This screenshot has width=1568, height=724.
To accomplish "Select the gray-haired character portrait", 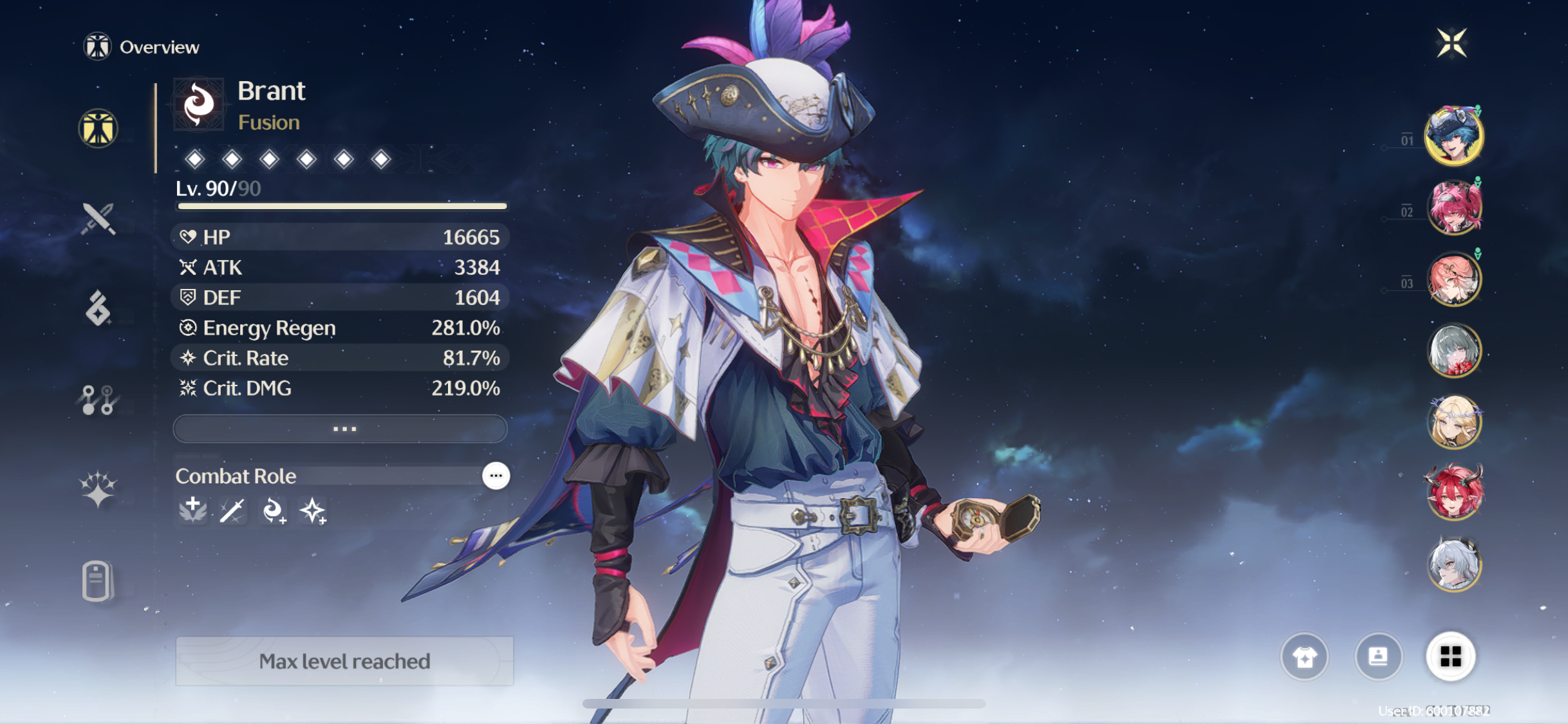I will tap(1454, 350).
